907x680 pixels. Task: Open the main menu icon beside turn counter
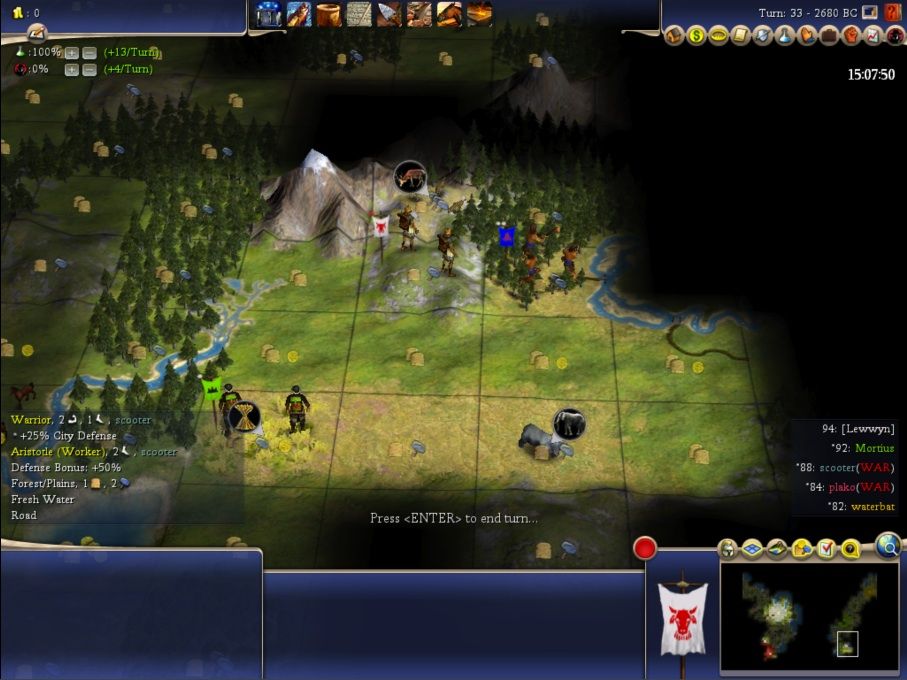pyautogui.click(x=871, y=13)
